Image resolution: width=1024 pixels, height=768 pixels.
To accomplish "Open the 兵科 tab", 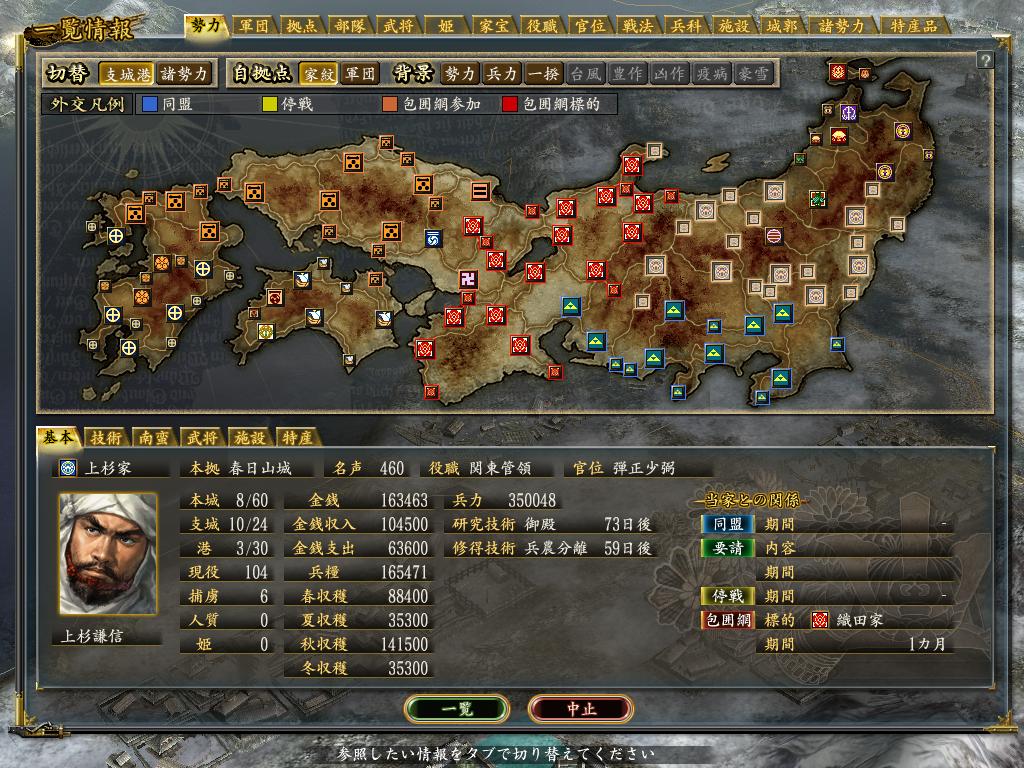I will click(684, 26).
